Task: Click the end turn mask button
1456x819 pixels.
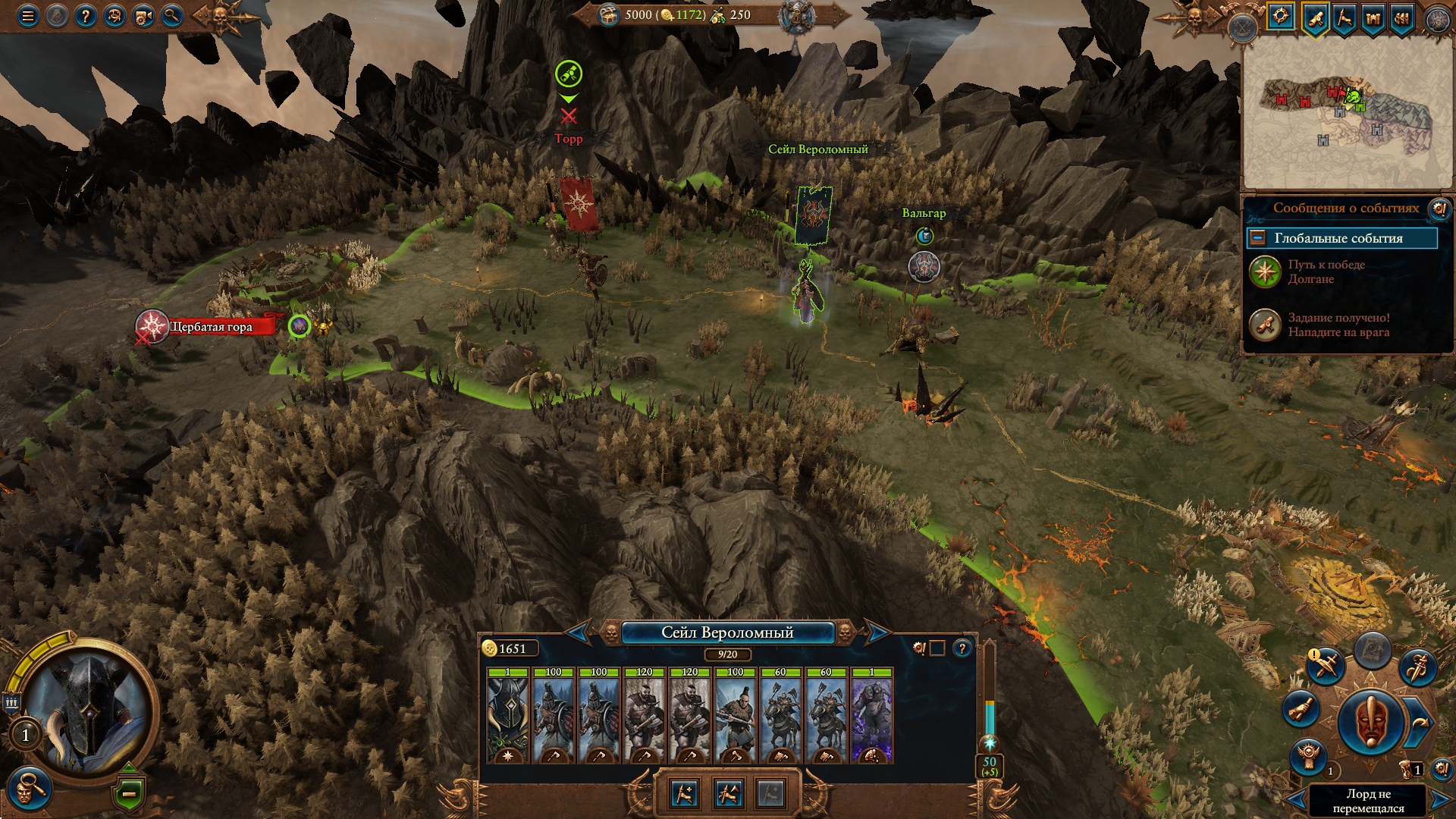Action: coord(1370,721)
